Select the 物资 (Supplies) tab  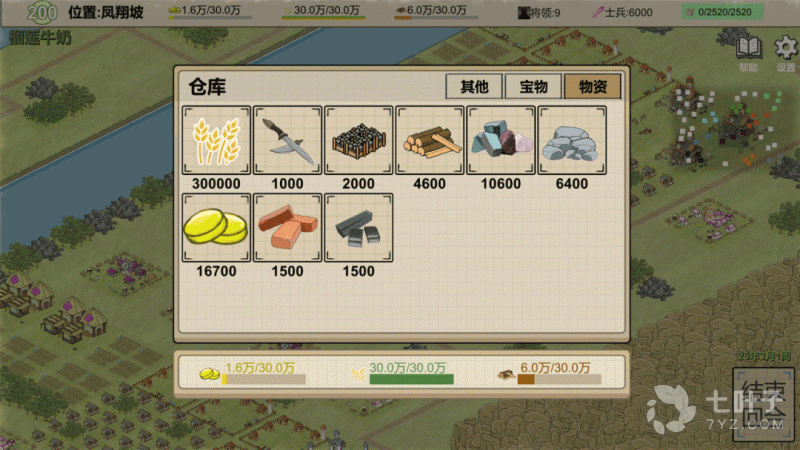pyautogui.click(x=592, y=86)
